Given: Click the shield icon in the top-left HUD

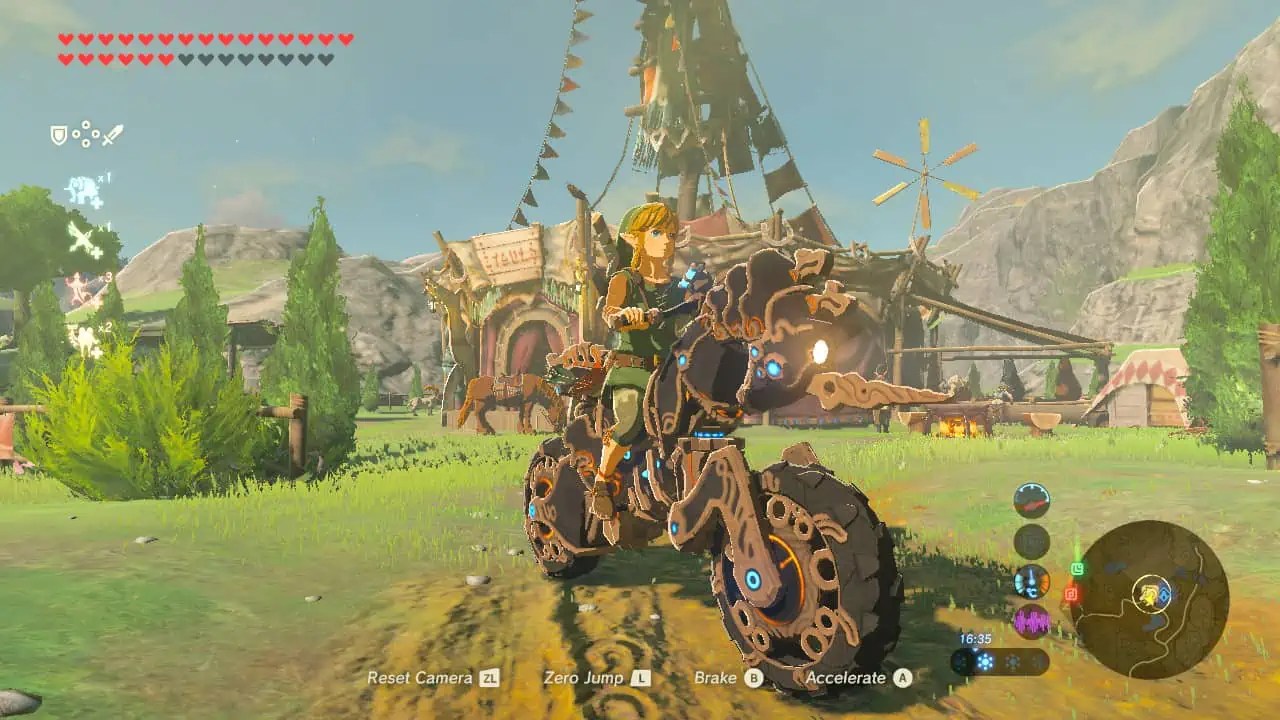Looking at the screenshot, I should pyautogui.click(x=57, y=134).
